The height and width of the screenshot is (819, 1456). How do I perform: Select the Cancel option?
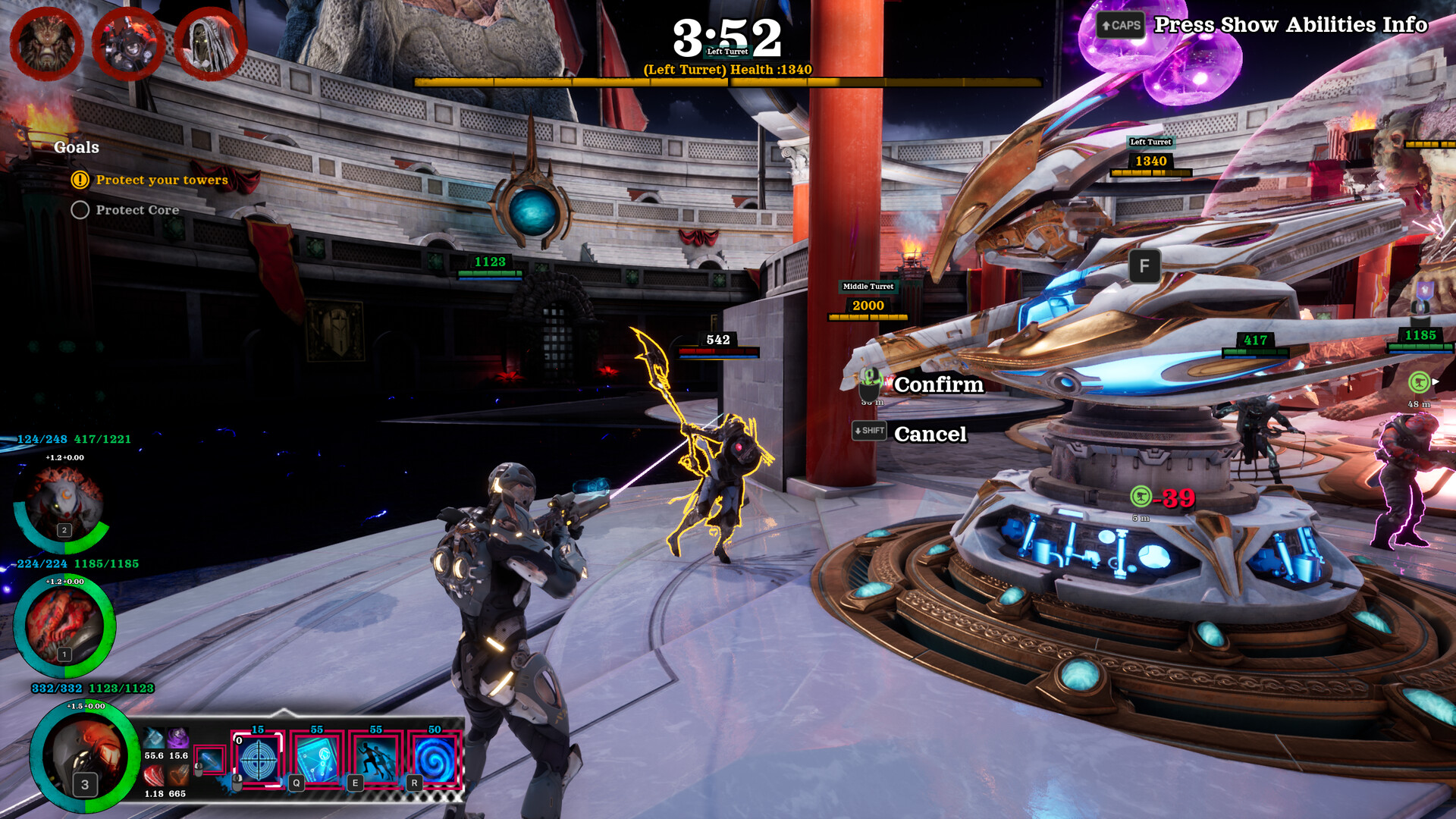pos(930,435)
